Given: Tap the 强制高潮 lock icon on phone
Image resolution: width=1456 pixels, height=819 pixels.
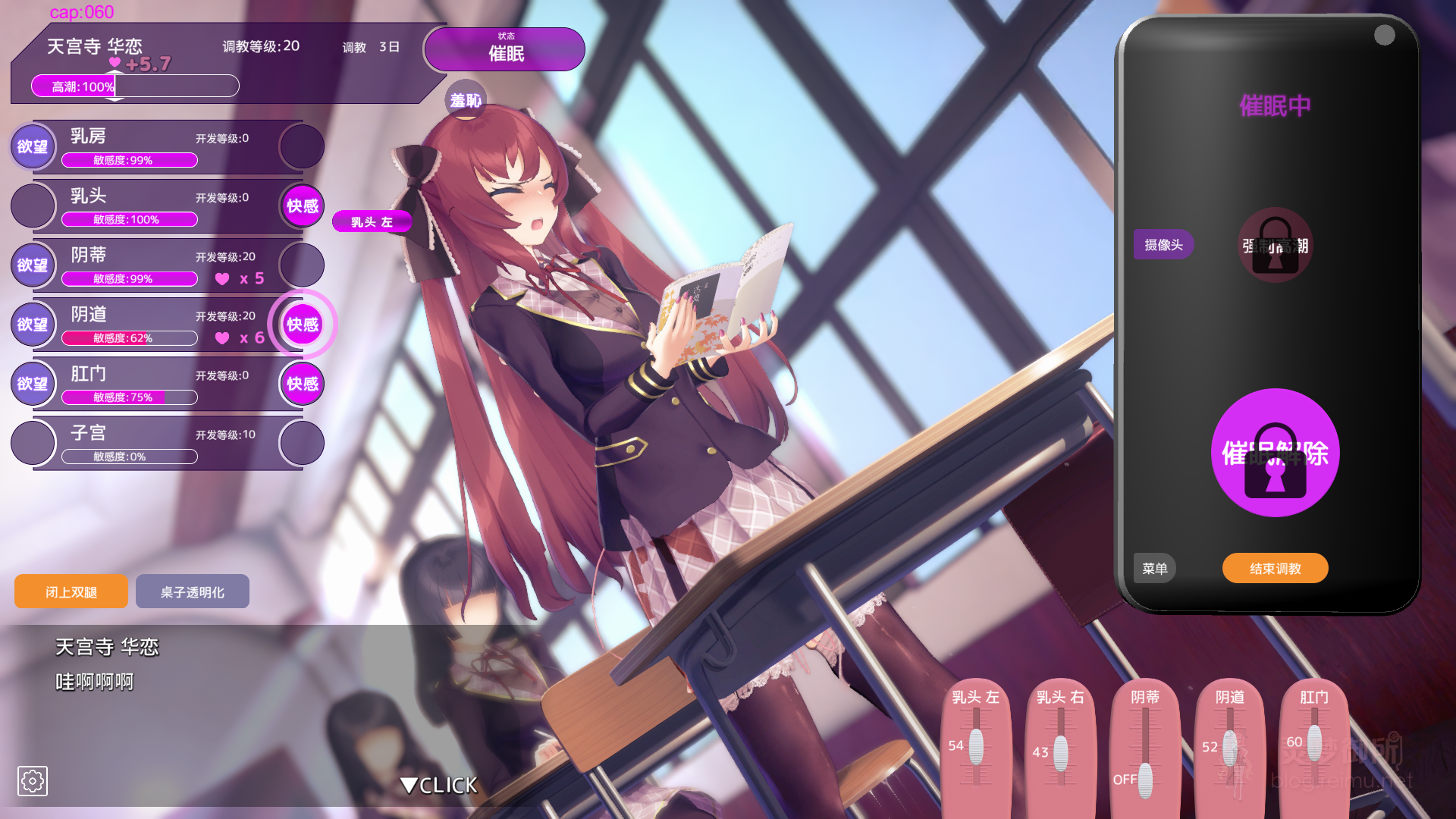Looking at the screenshot, I should click(x=1275, y=246).
